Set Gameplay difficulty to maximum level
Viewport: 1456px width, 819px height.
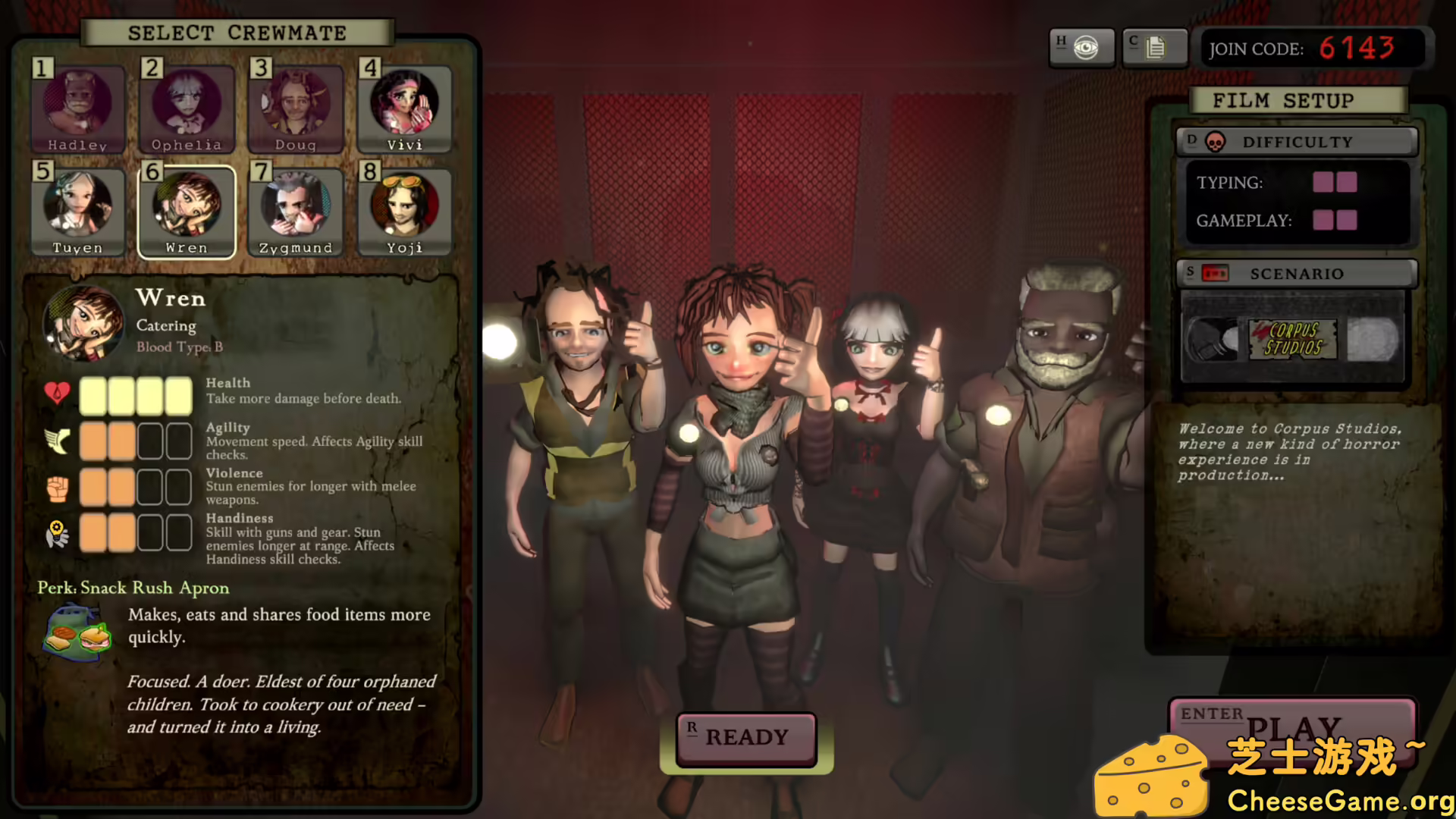[1348, 221]
